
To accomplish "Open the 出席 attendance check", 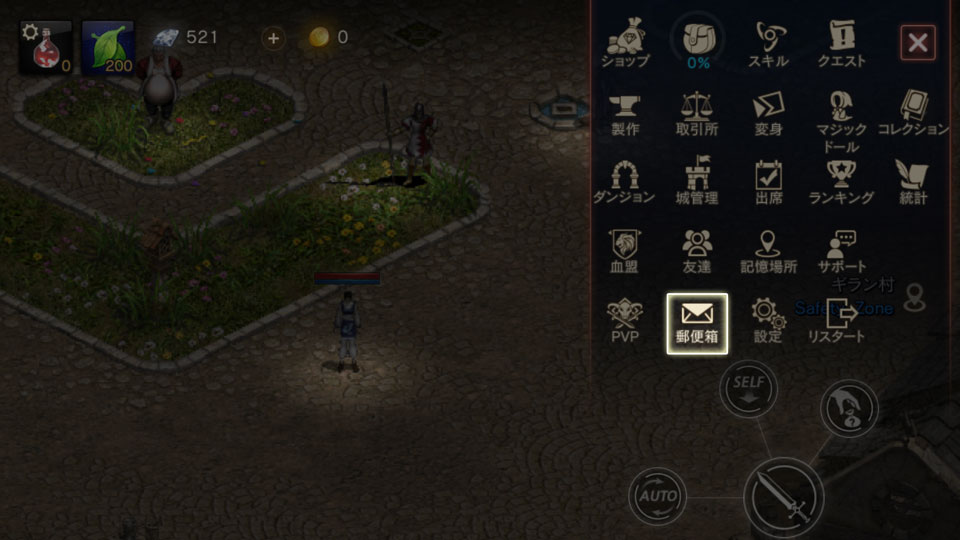I will click(769, 181).
